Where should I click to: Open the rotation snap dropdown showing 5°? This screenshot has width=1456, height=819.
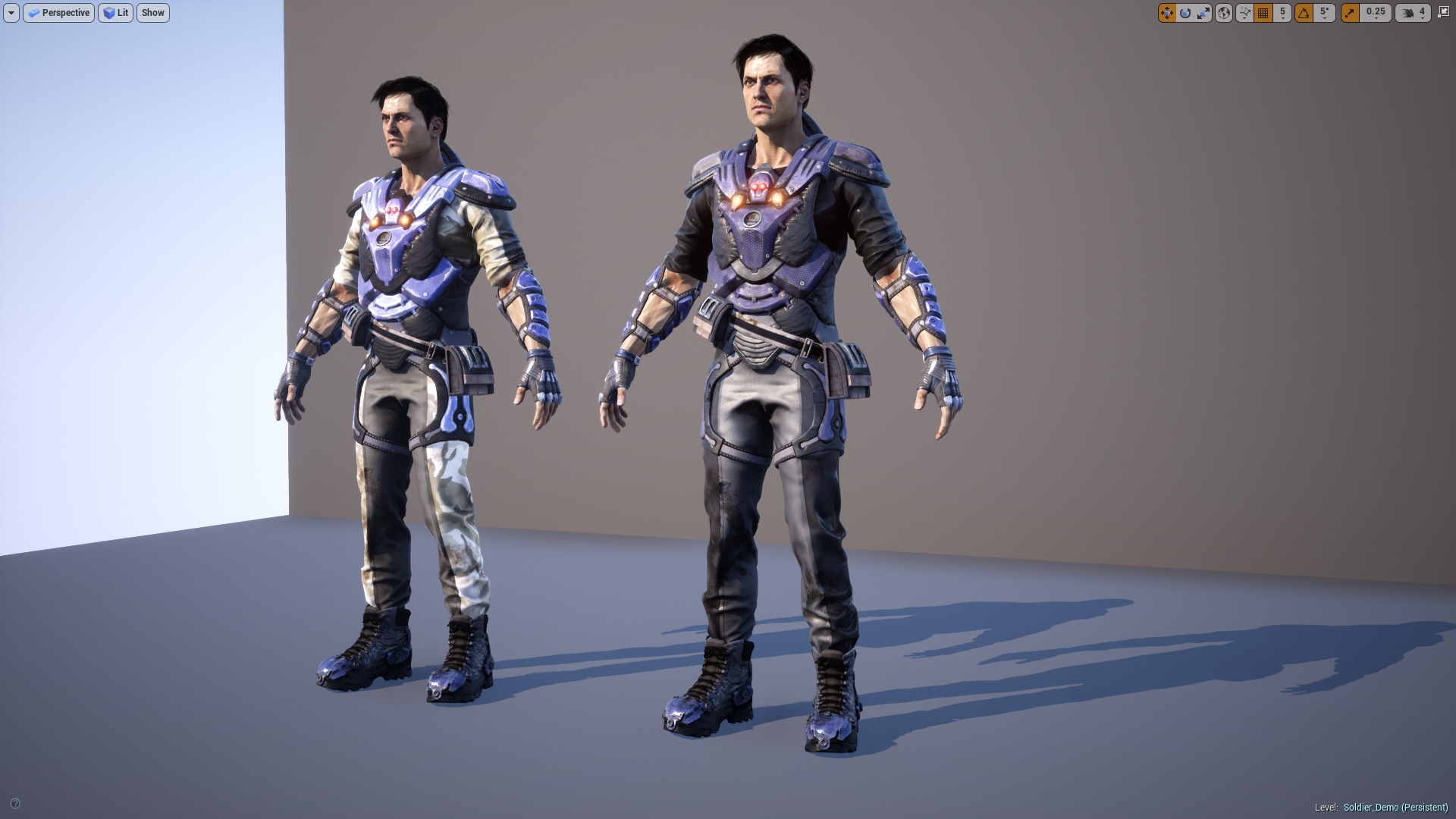point(1323,13)
